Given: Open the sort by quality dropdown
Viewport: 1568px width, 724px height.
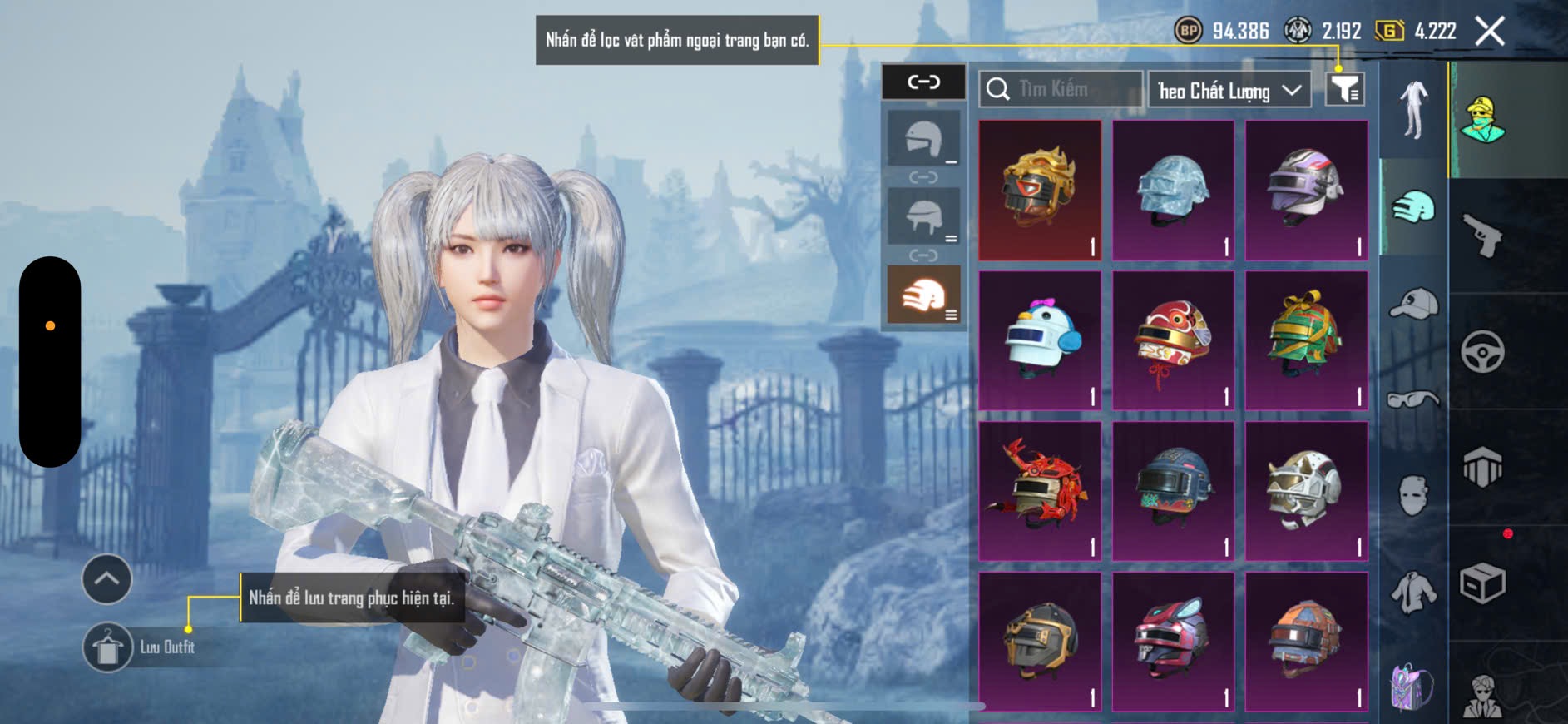Looking at the screenshot, I should pyautogui.click(x=1229, y=90).
